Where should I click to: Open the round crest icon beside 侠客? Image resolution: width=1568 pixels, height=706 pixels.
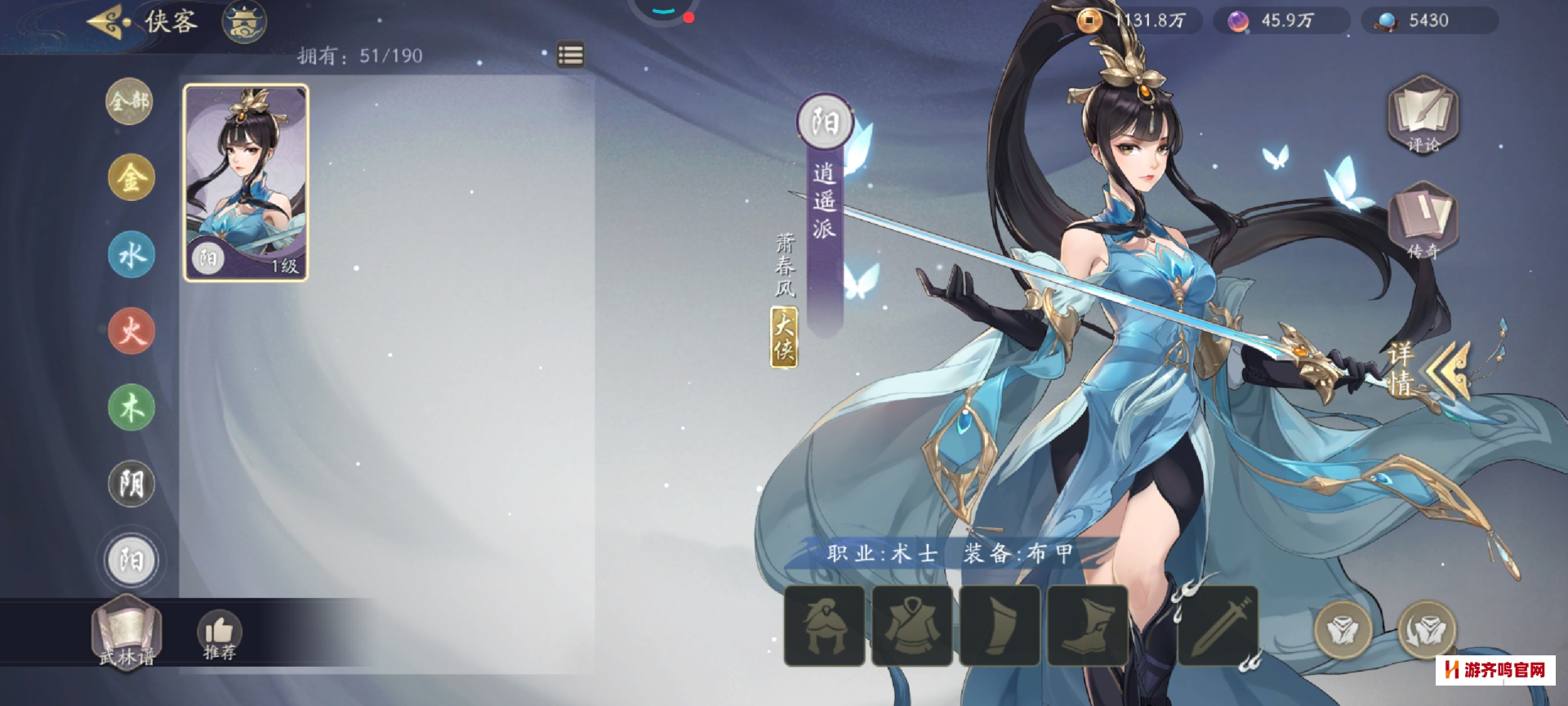coord(244,22)
